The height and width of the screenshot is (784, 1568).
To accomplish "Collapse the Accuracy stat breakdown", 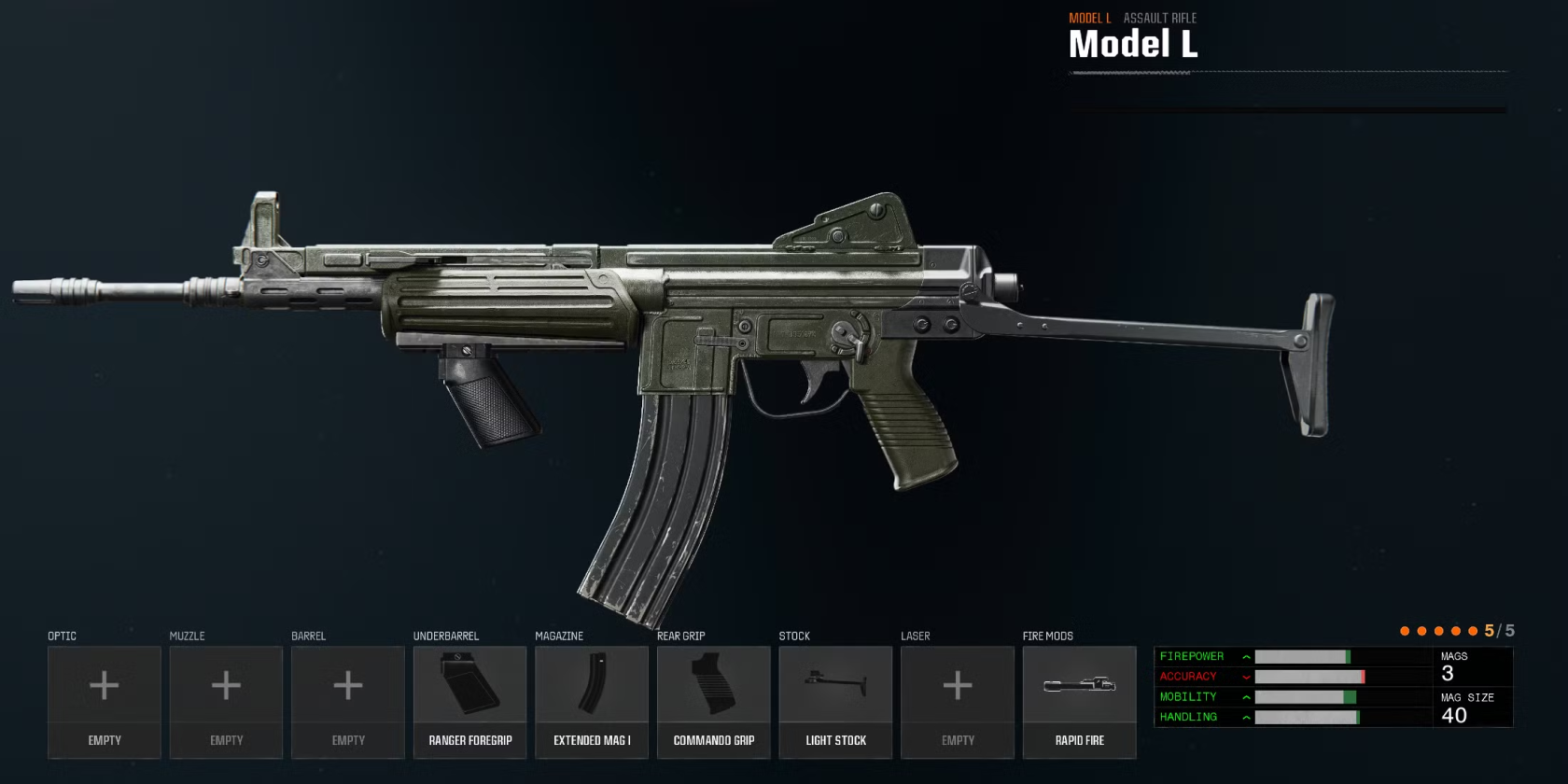I will click(1246, 676).
